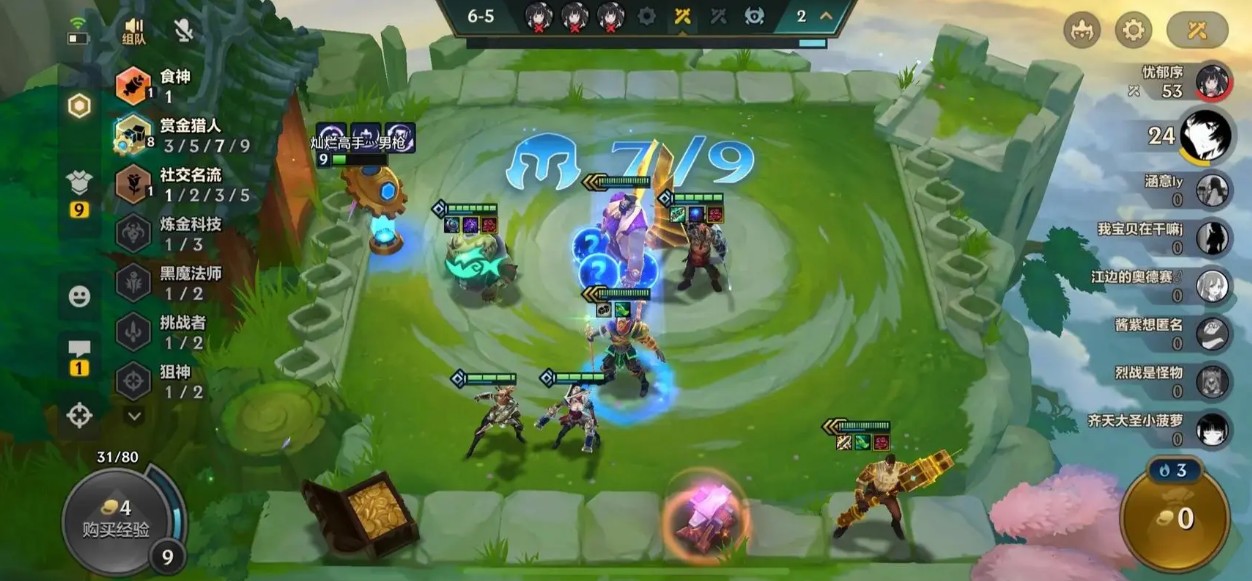Toggle the muted microphone icon

click(x=183, y=30)
